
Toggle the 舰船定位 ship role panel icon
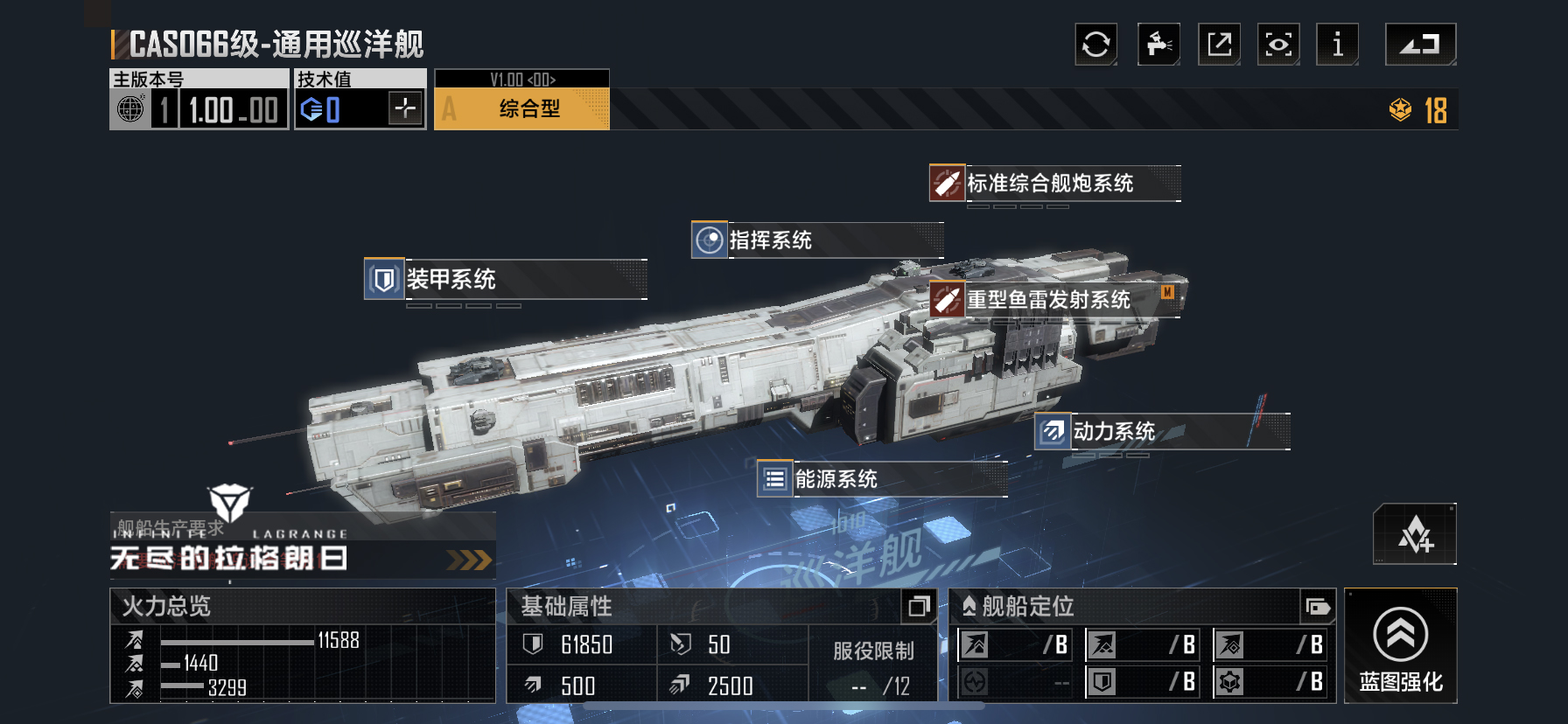pyautogui.click(x=1317, y=606)
